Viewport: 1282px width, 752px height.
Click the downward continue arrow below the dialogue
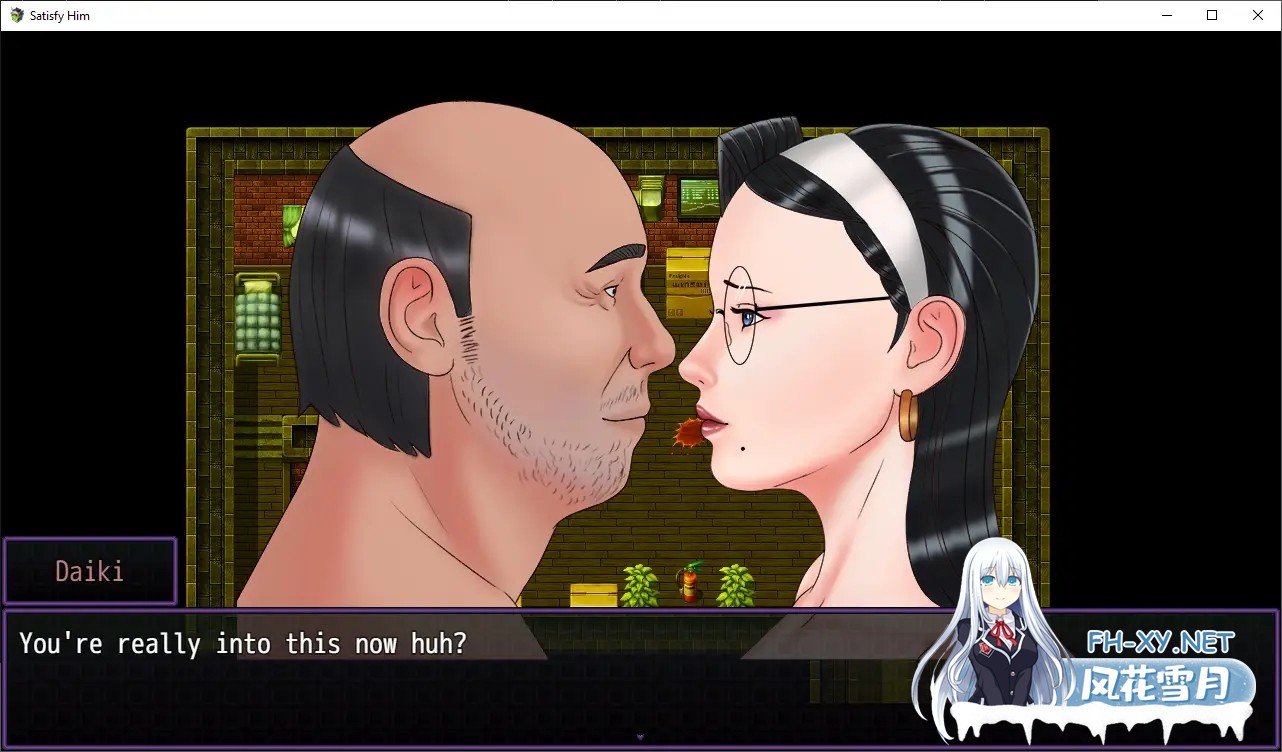[640, 738]
